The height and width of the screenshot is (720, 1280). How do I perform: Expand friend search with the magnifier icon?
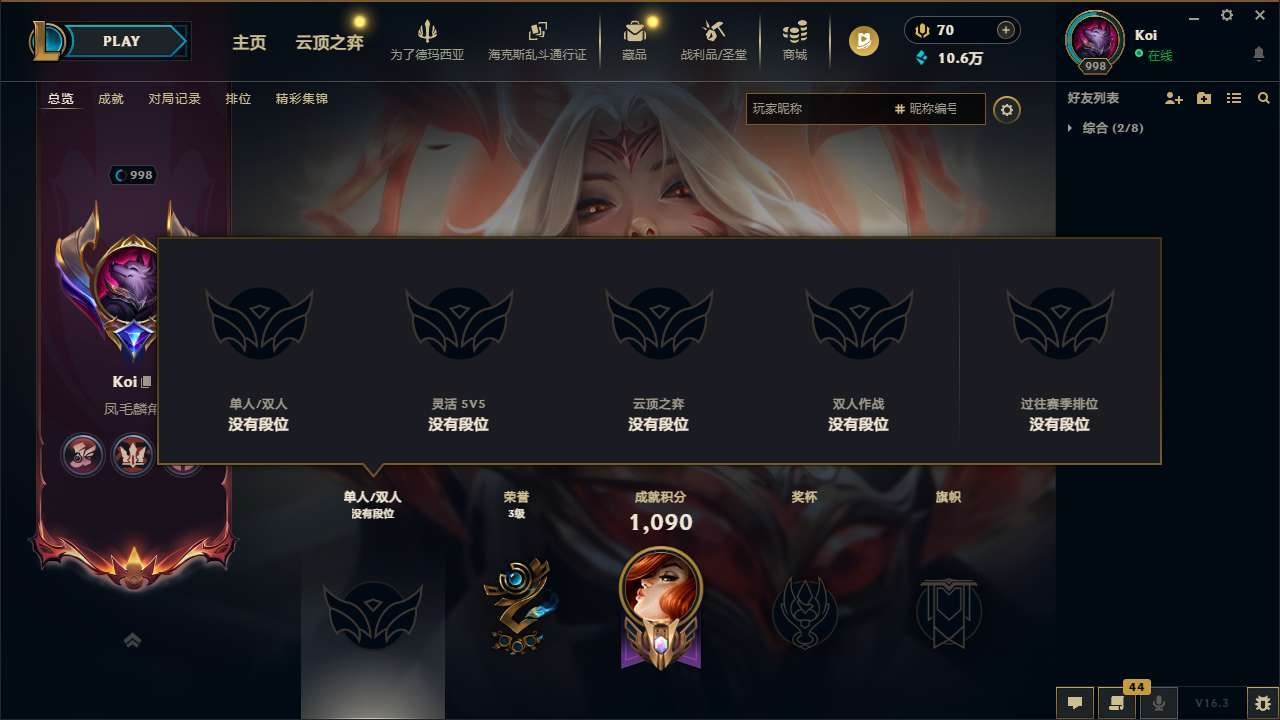[1264, 98]
